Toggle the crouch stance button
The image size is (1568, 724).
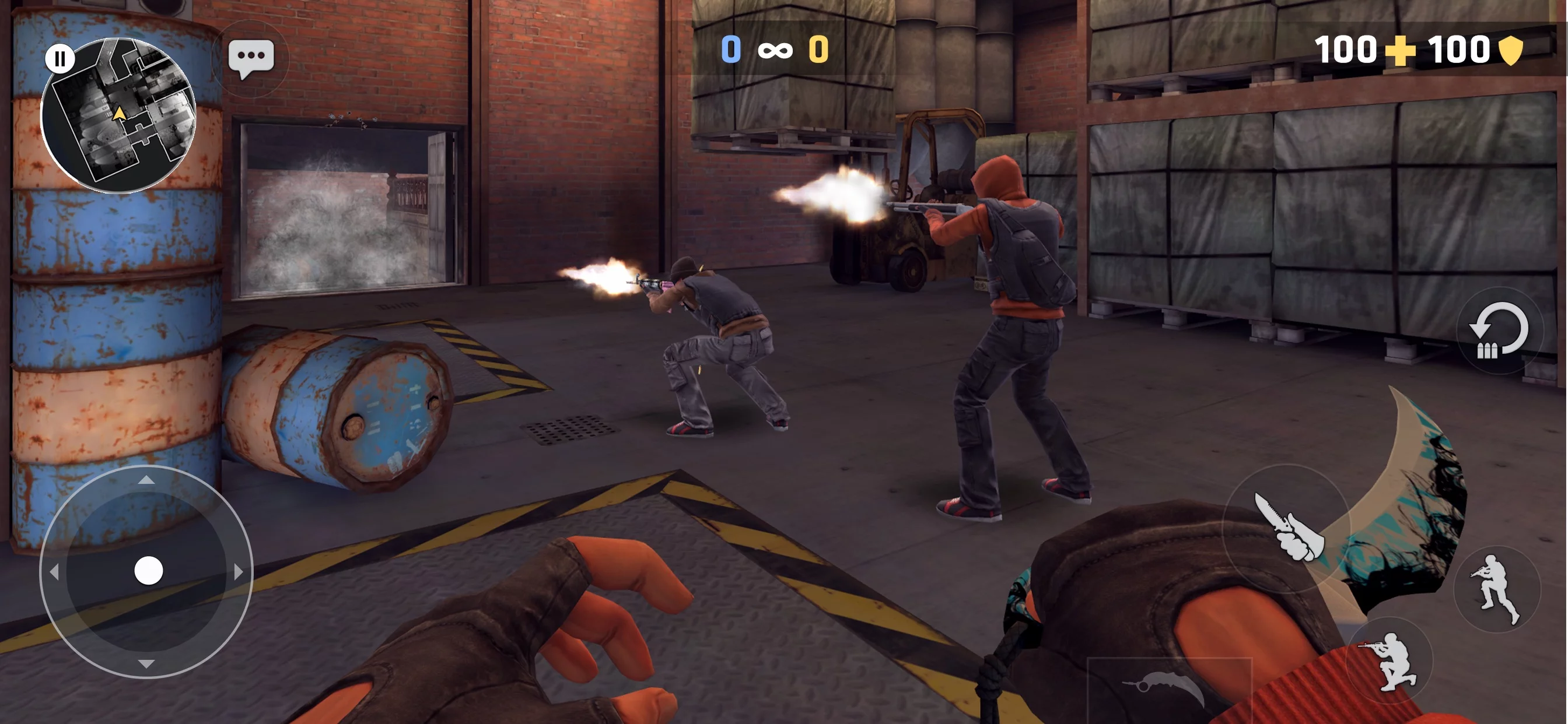tap(1389, 660)
